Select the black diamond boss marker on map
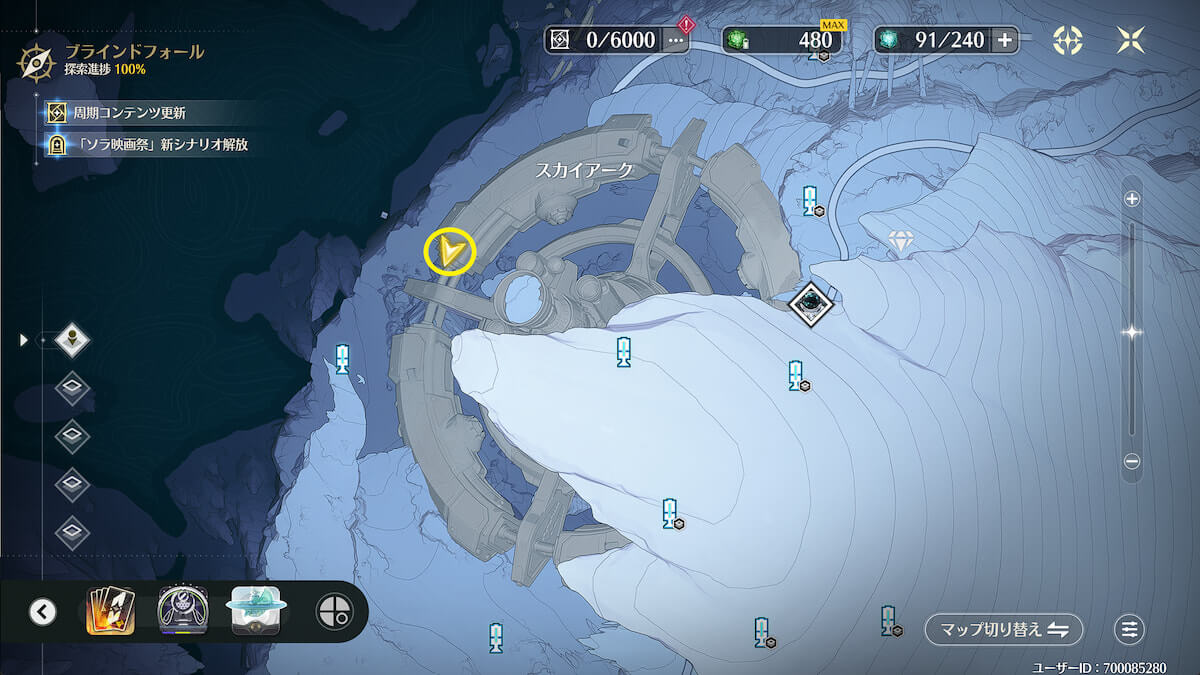This screenshot has width=1200, height=675. point(810,304)
